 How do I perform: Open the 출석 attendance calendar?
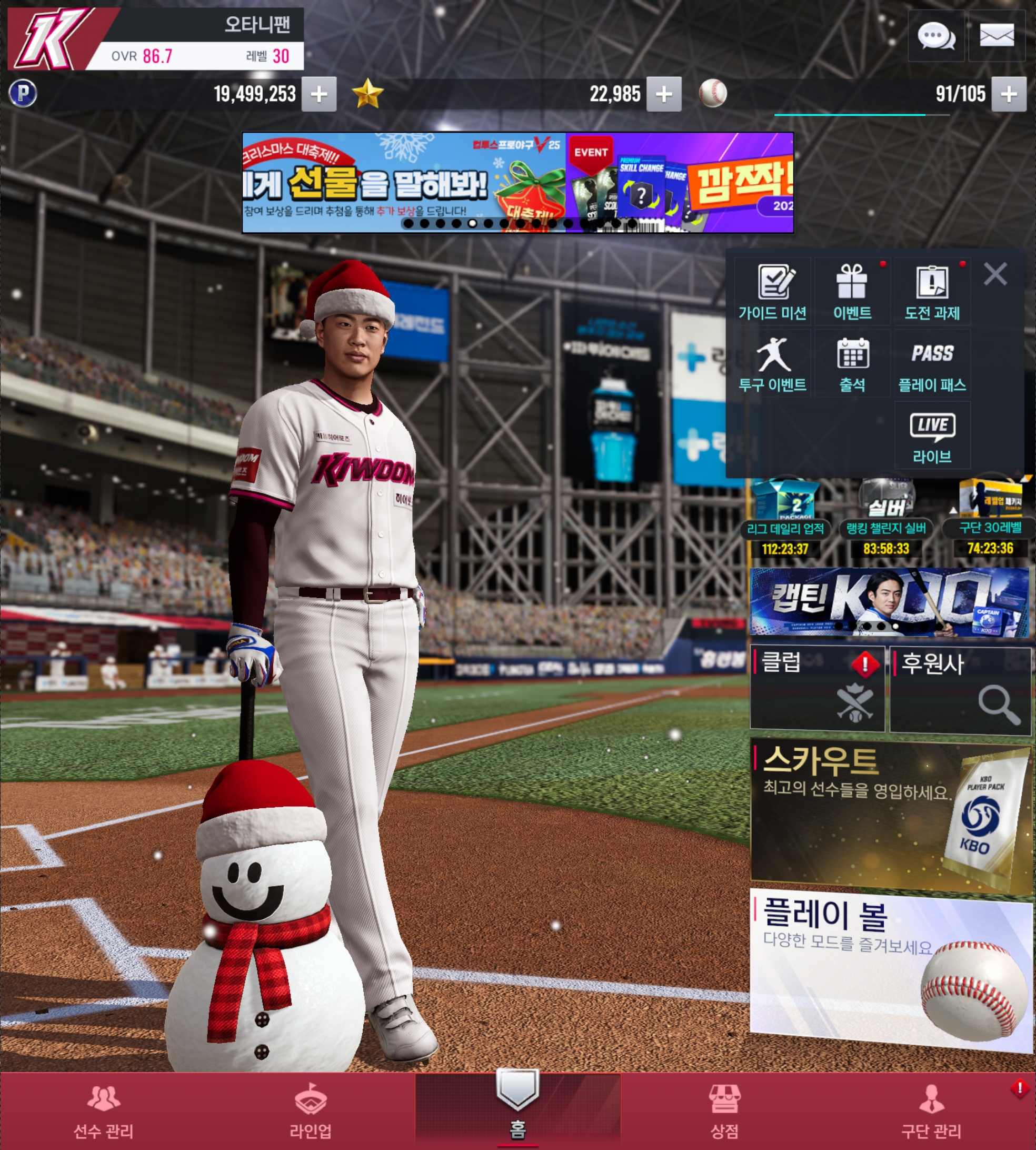click(852, 364)
